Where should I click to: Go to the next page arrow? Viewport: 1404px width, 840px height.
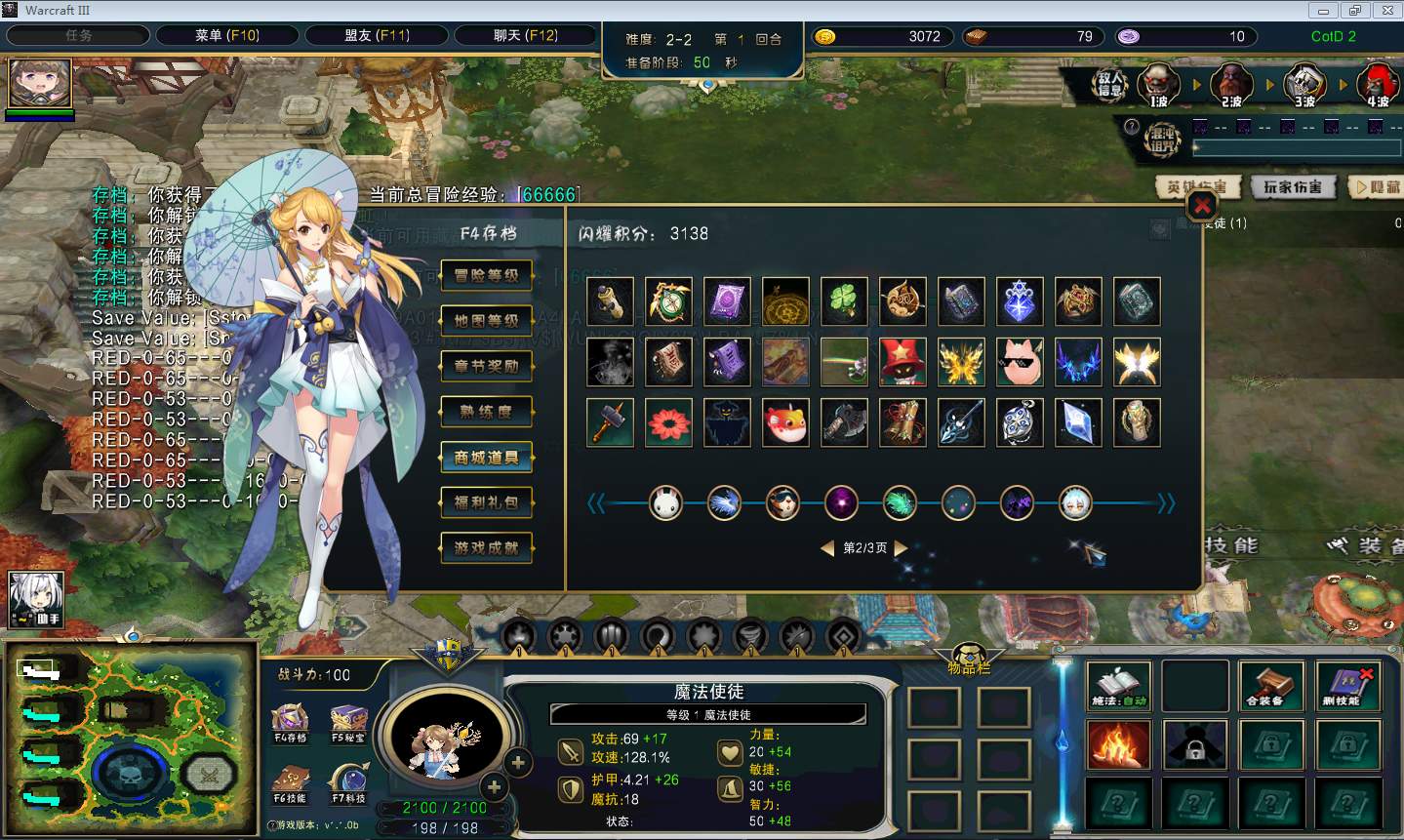(902, 548)
